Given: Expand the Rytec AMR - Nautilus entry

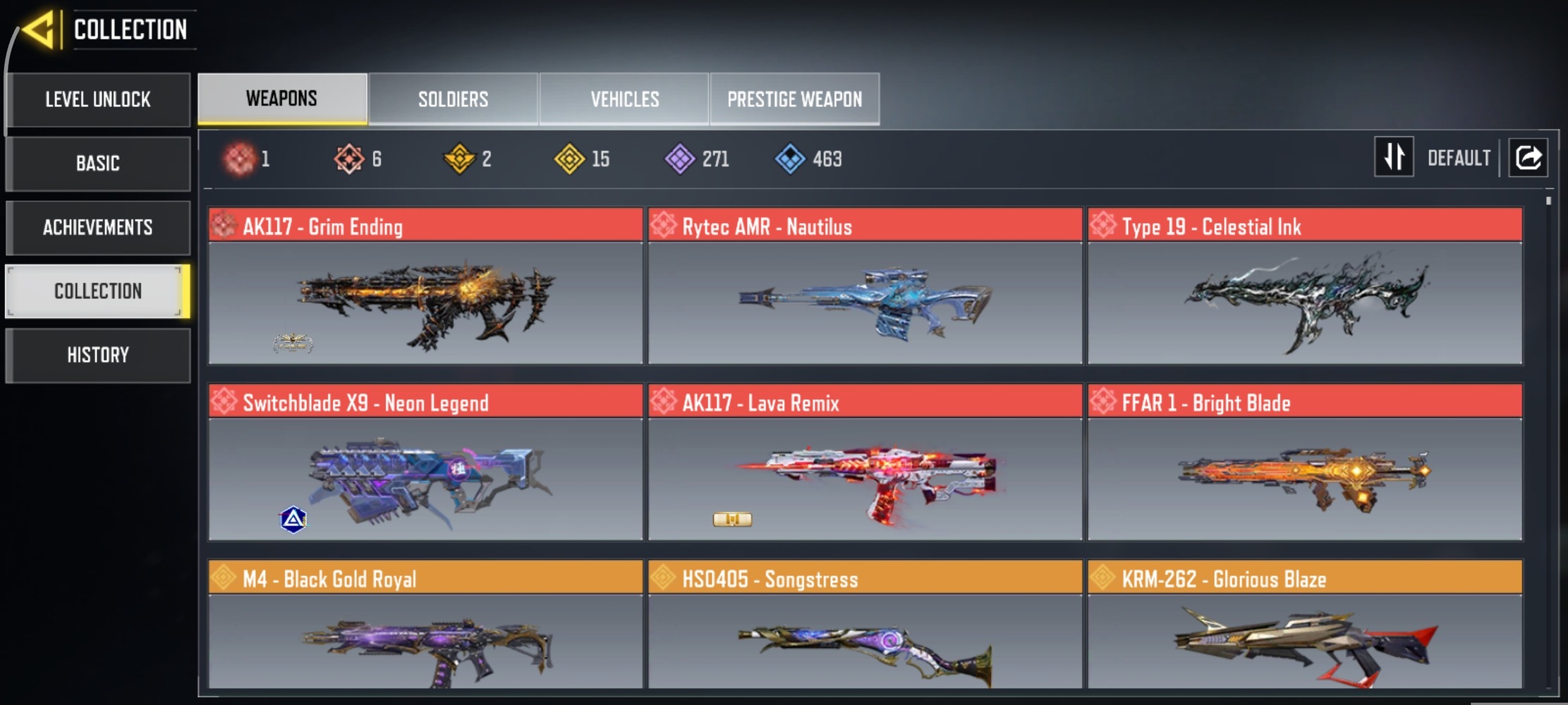Looking at the screenshot, I should 864,226.
